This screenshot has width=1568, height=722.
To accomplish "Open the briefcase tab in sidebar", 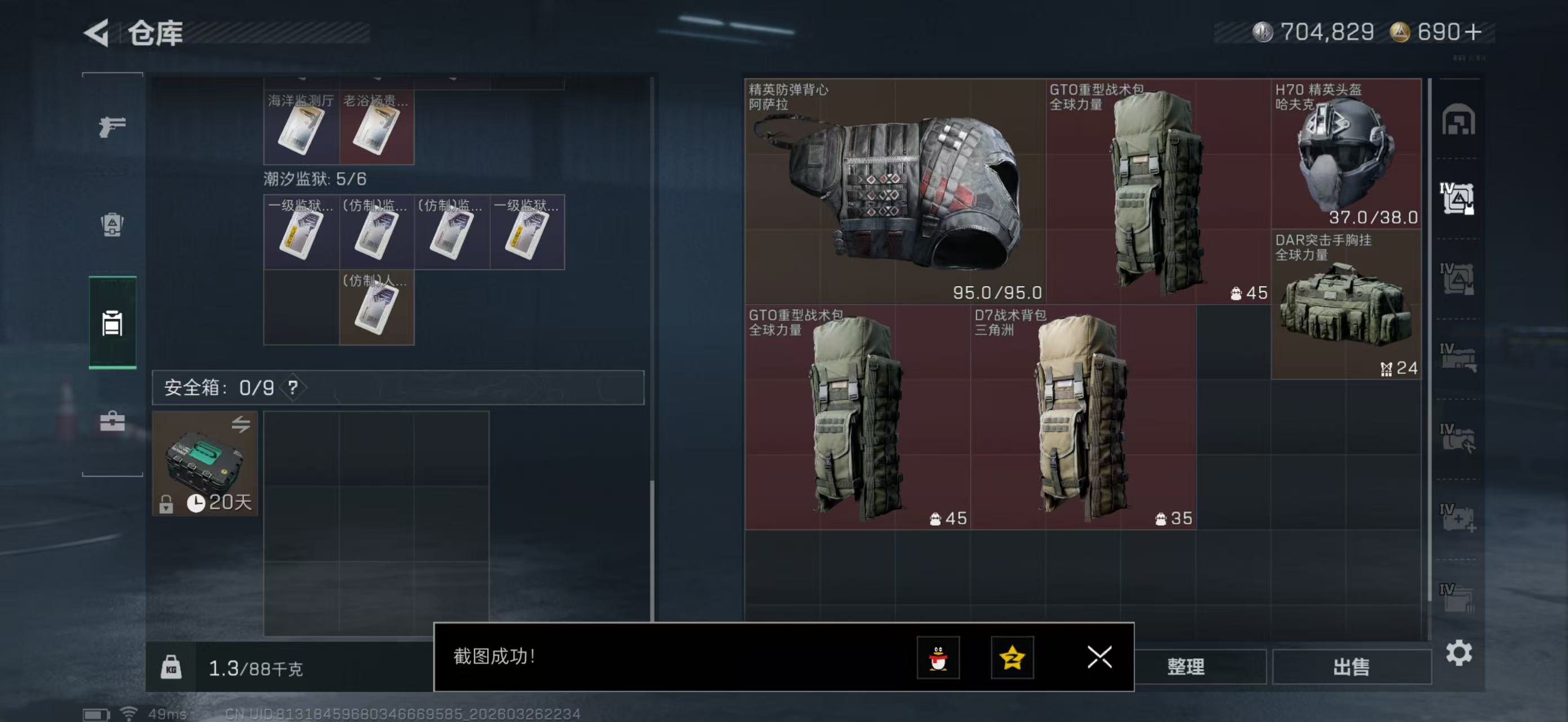I will pyautogui.click(x=112, y=421).
